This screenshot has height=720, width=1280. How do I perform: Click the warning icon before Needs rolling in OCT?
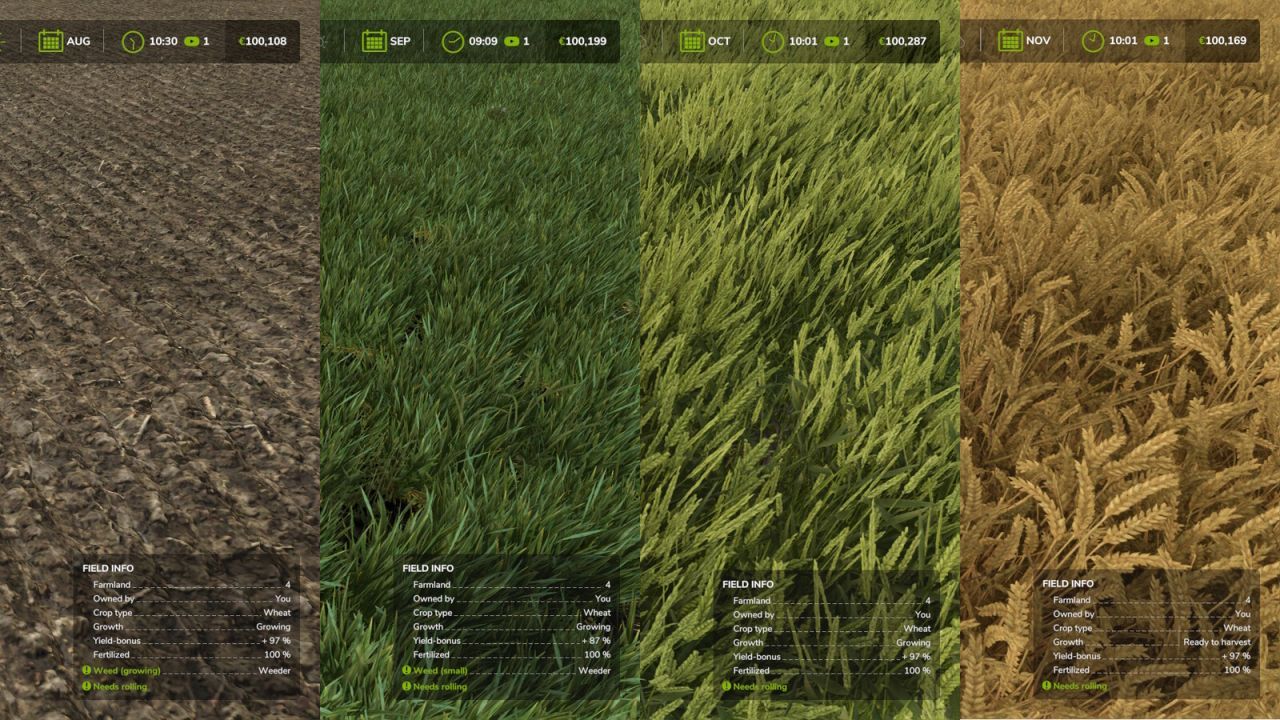point(725,687)
